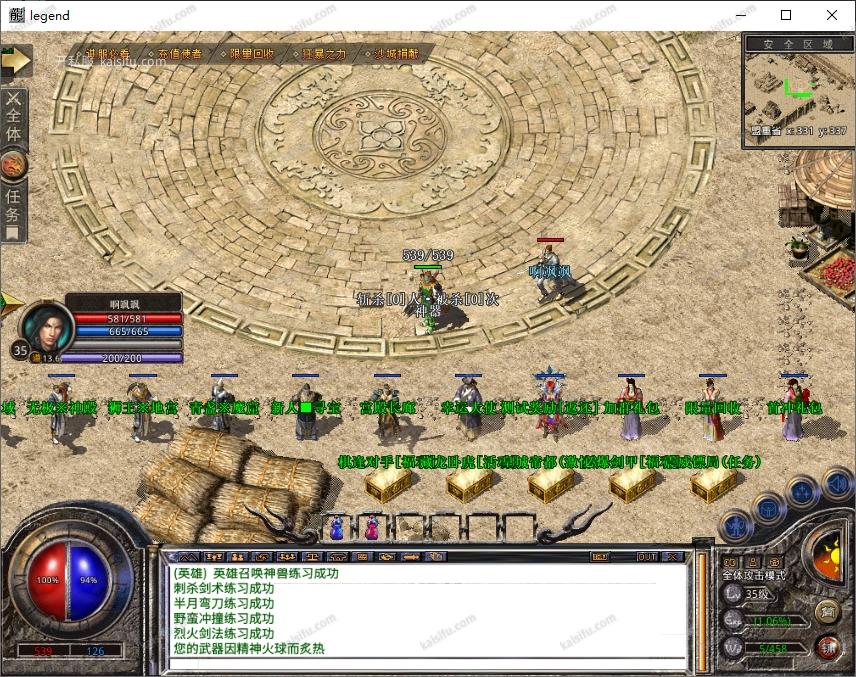856x677 pixels.
Task: Click the OUT button above chat
Action: [x=647, y=556]
